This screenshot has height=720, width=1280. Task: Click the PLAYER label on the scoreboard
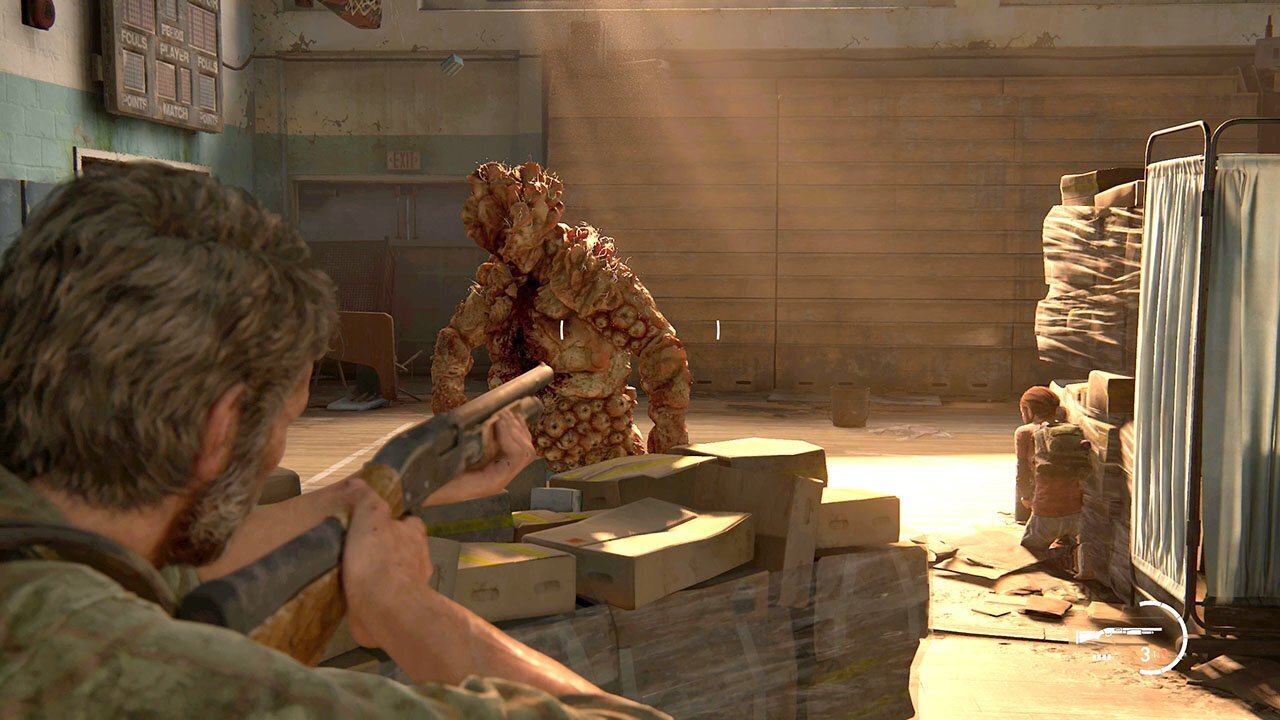[x=174, y=54]
